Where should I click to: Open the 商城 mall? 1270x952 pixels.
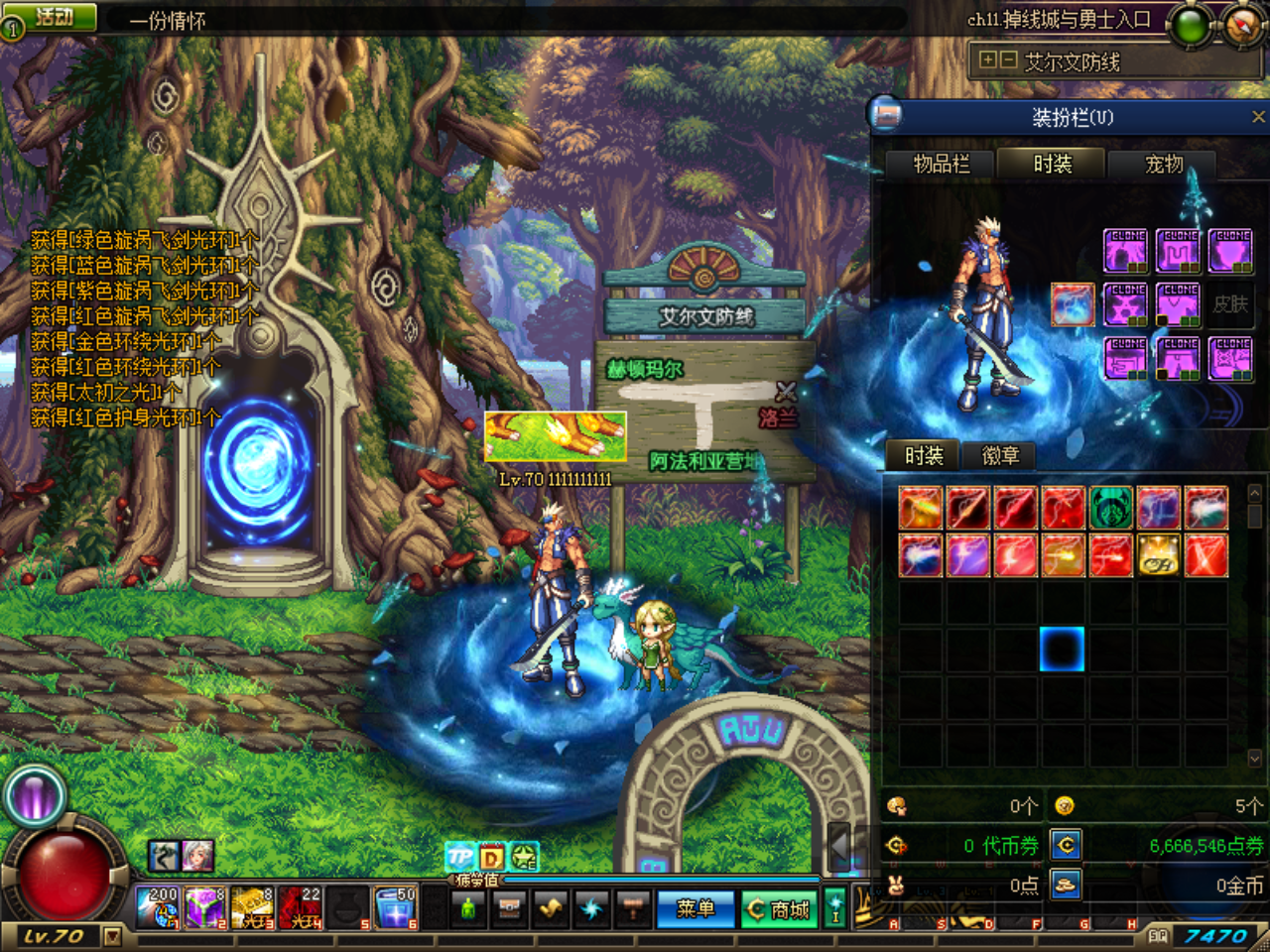(779, 909)
